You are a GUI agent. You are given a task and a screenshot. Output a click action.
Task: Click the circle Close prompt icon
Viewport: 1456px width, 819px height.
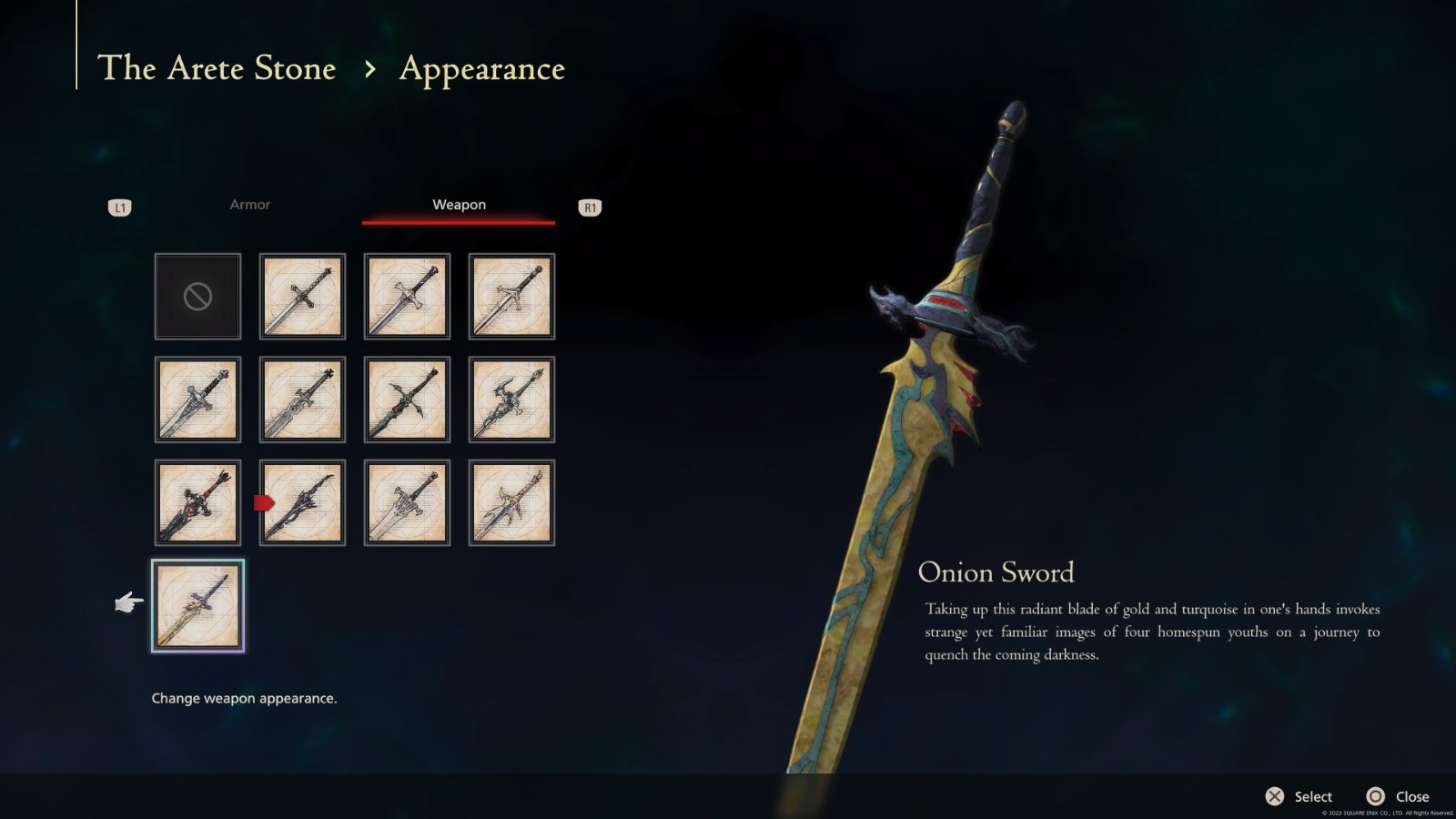click(1374, 795)
